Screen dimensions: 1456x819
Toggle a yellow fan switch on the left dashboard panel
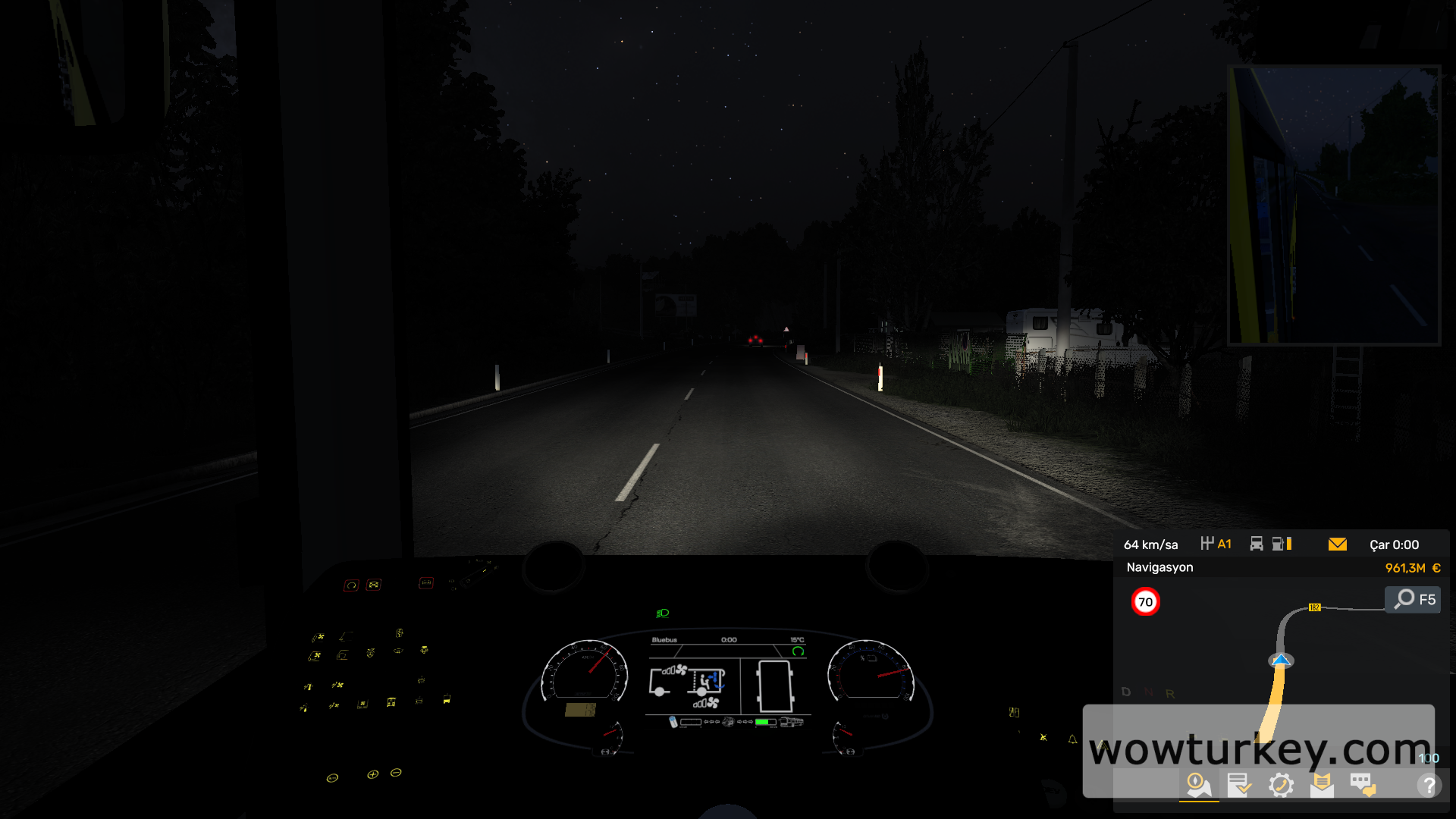pos(318,636)
